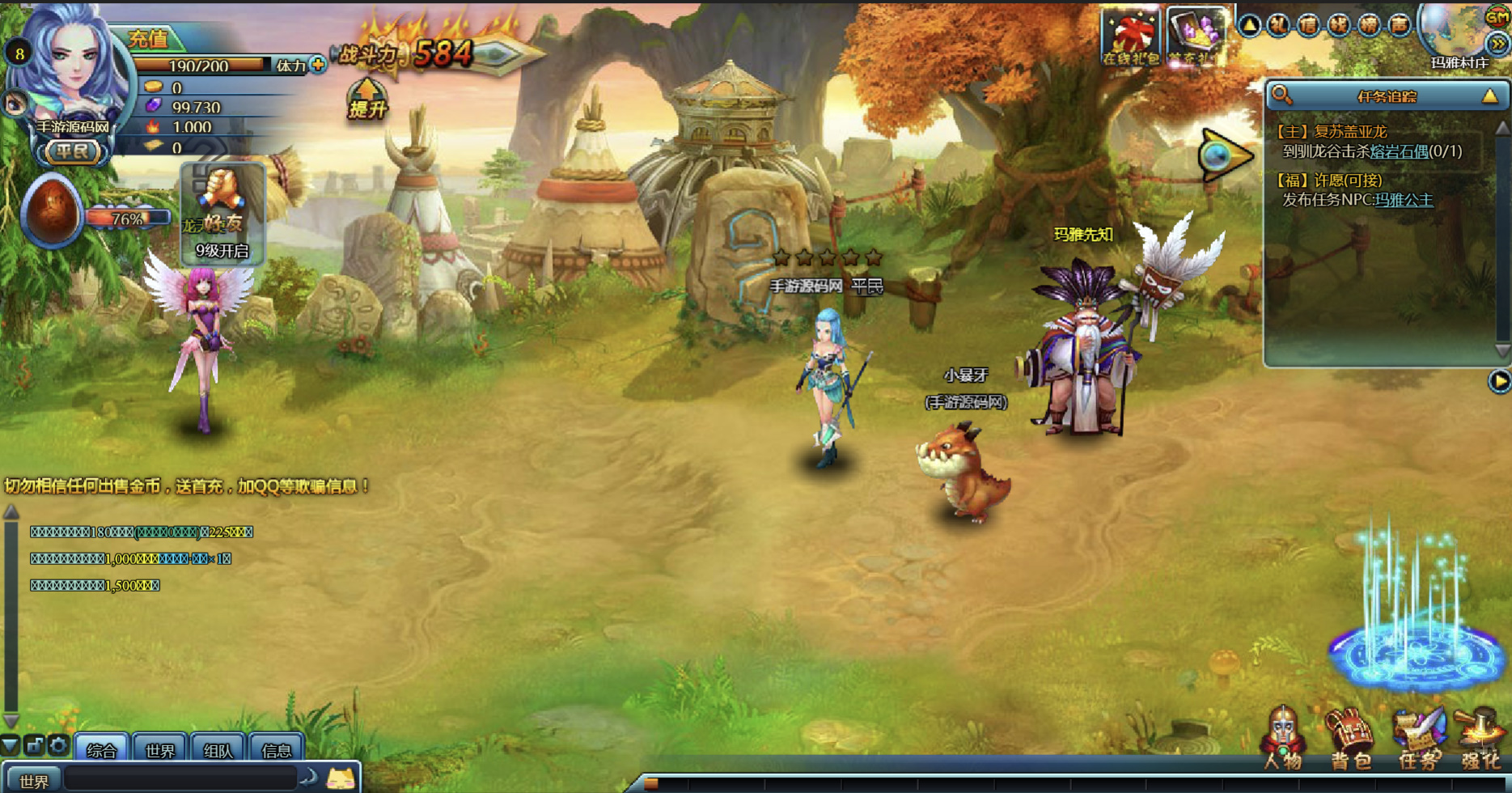Open the 在线礼包 online gift pack
Viewport: 1512px width, 793px height.
(x=1129, y=36)
